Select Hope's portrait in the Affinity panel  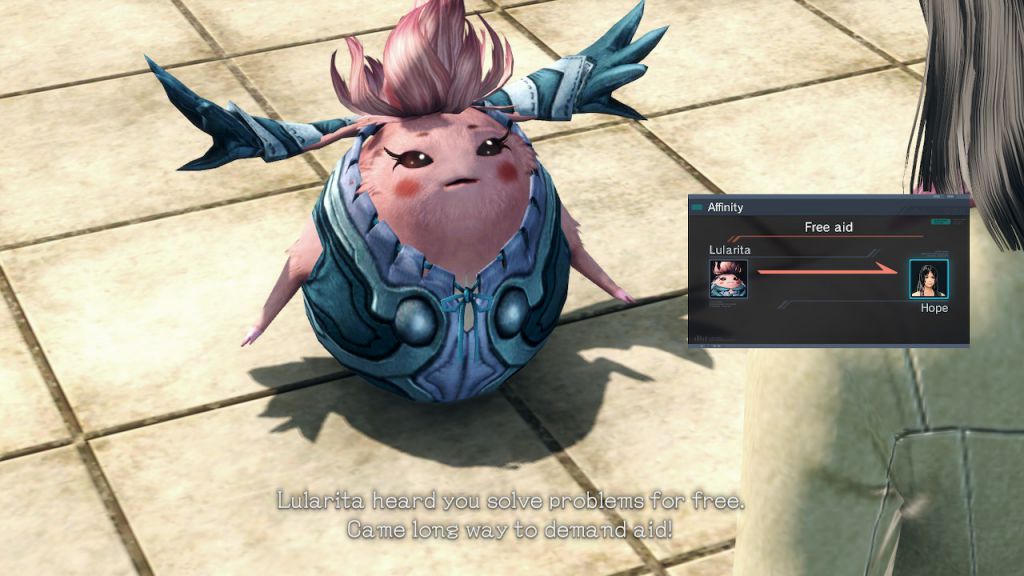tap(928, 278)
